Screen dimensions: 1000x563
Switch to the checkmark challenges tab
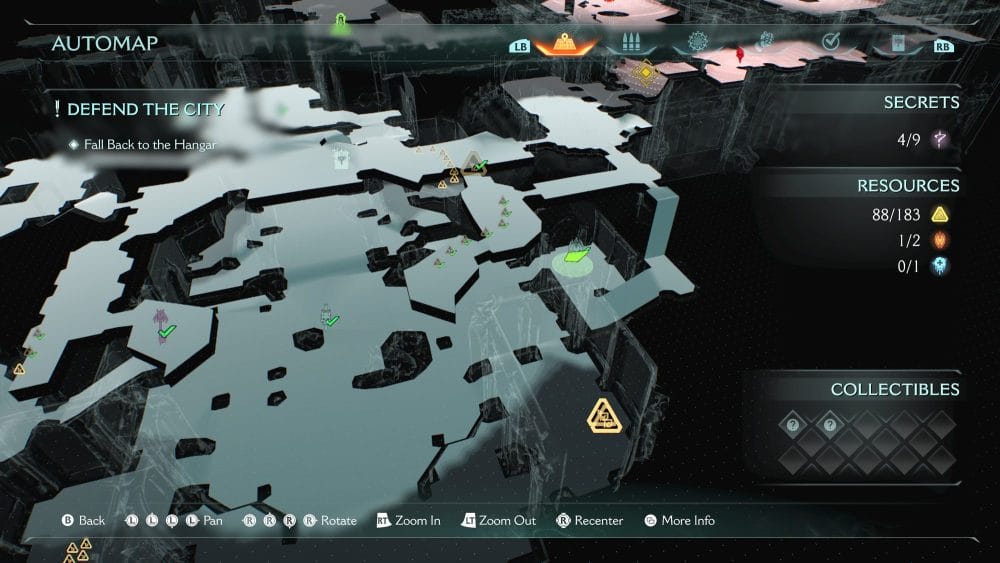coord(830,43)
